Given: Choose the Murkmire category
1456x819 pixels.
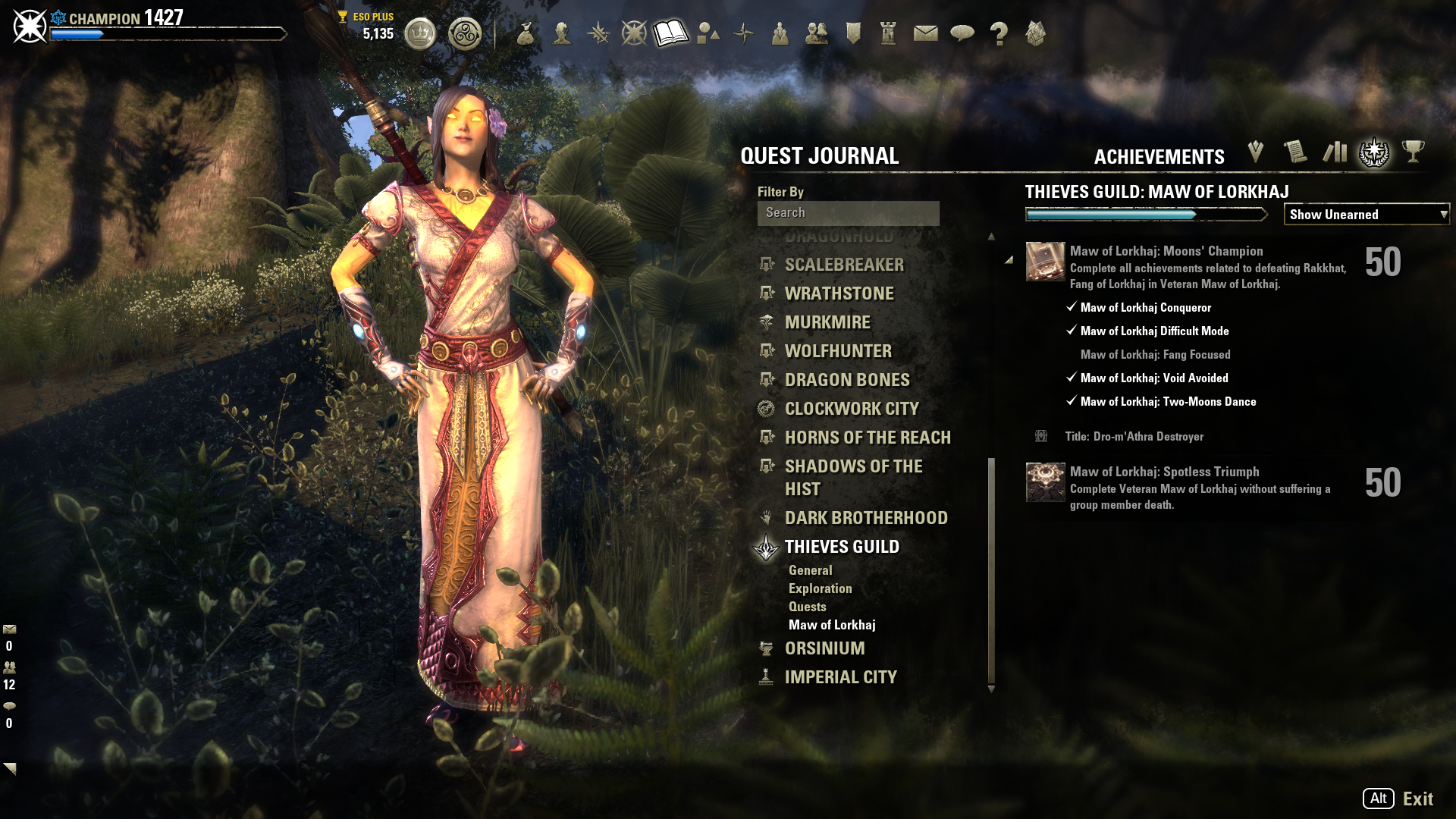Looking at the screenshot, I should pyautogui.click(x=827, y=322).
